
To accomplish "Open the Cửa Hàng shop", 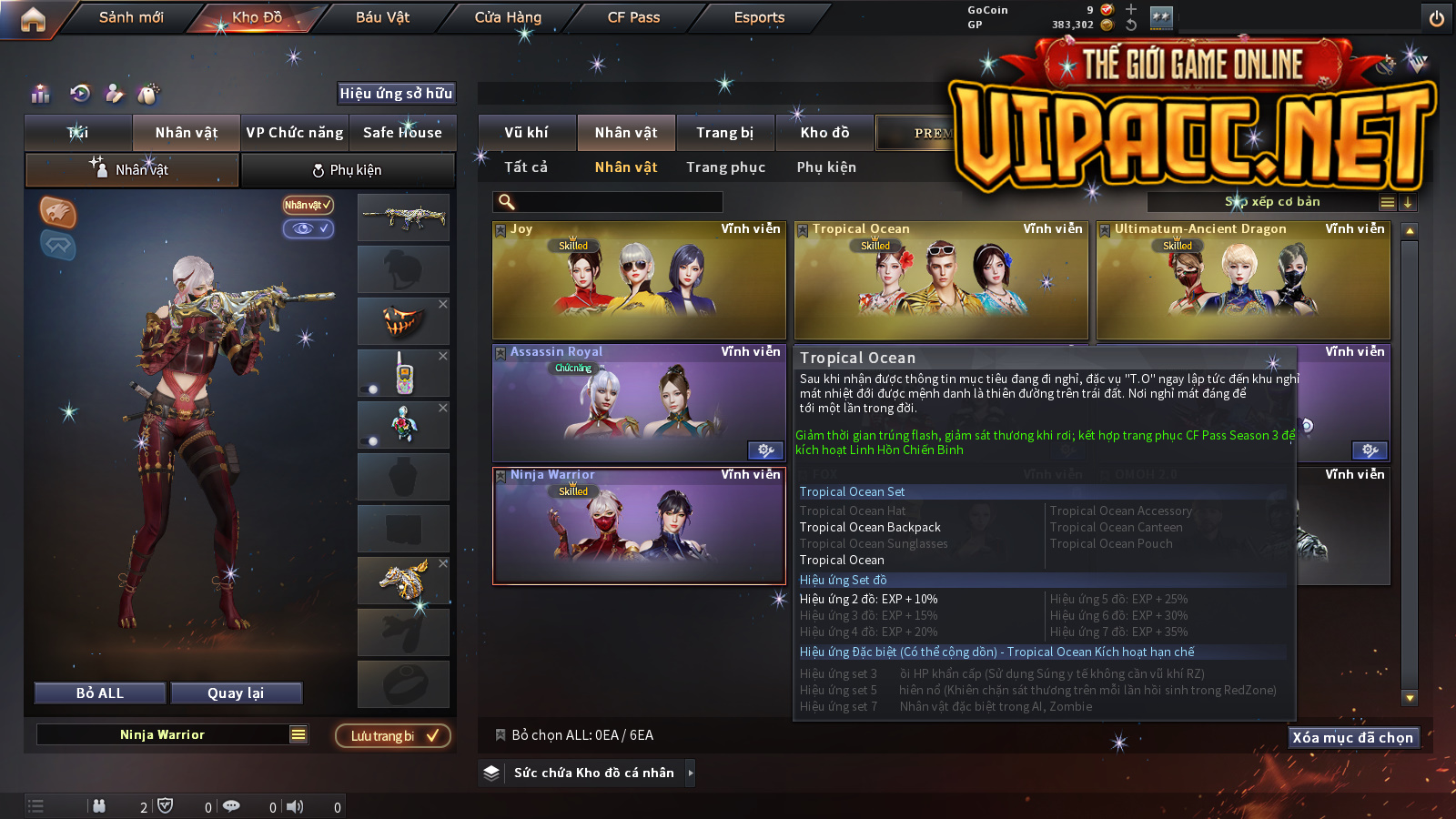I will (508, 17).
